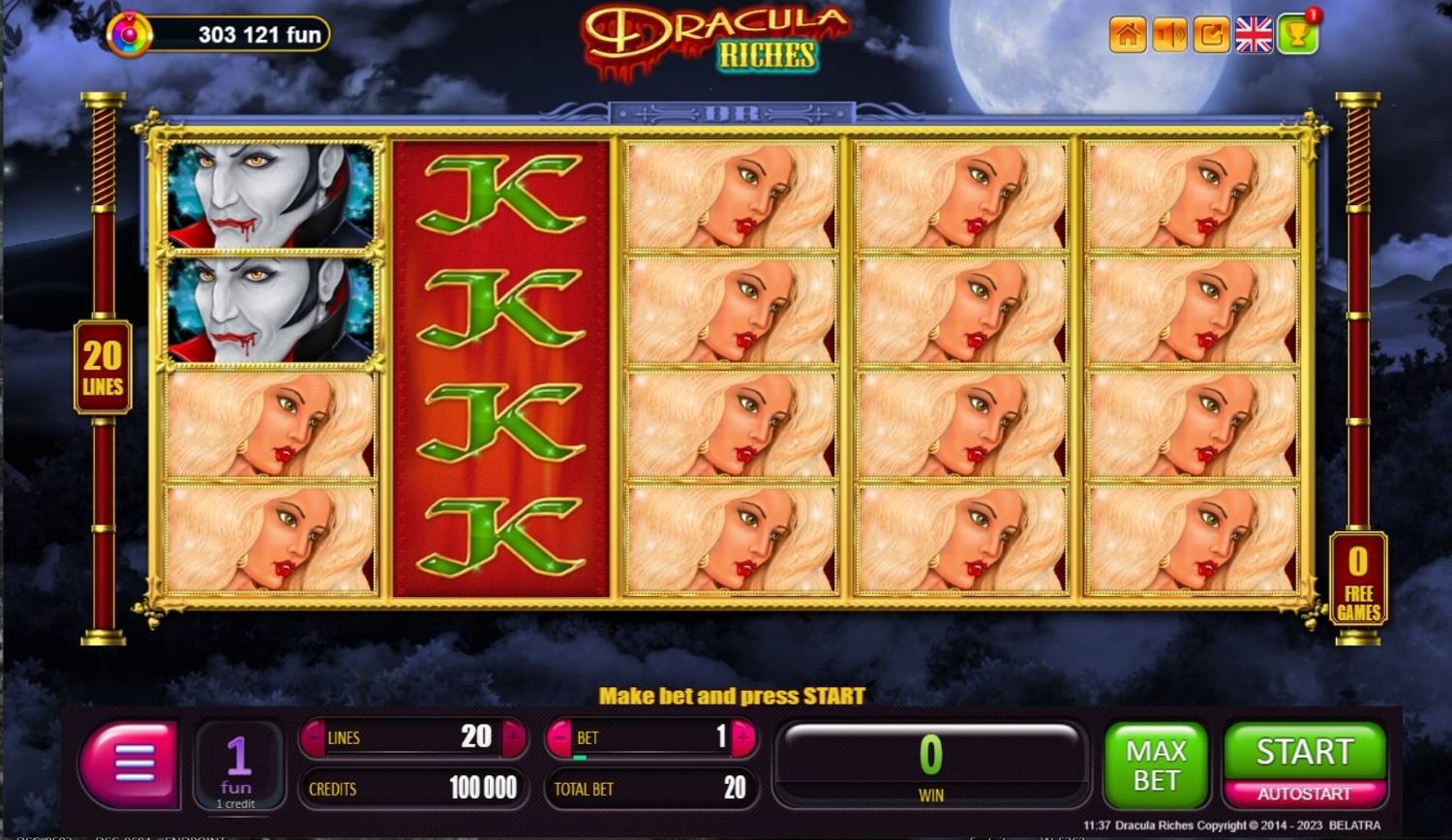Decrease BET with the minus stepper
Screen dimensions: 1452x840
[x=559, y=737]
